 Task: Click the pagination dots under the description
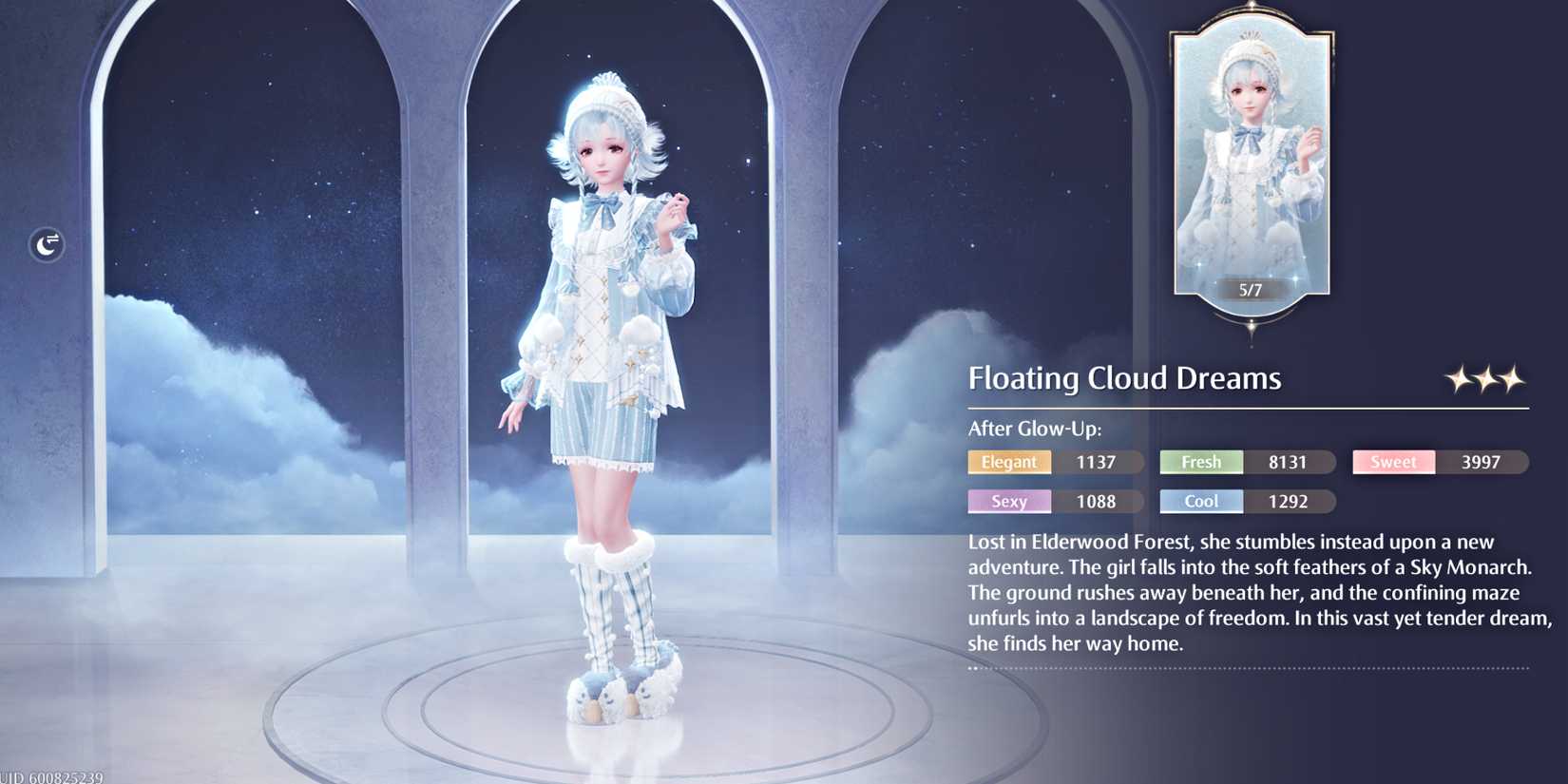coord(975,669)
